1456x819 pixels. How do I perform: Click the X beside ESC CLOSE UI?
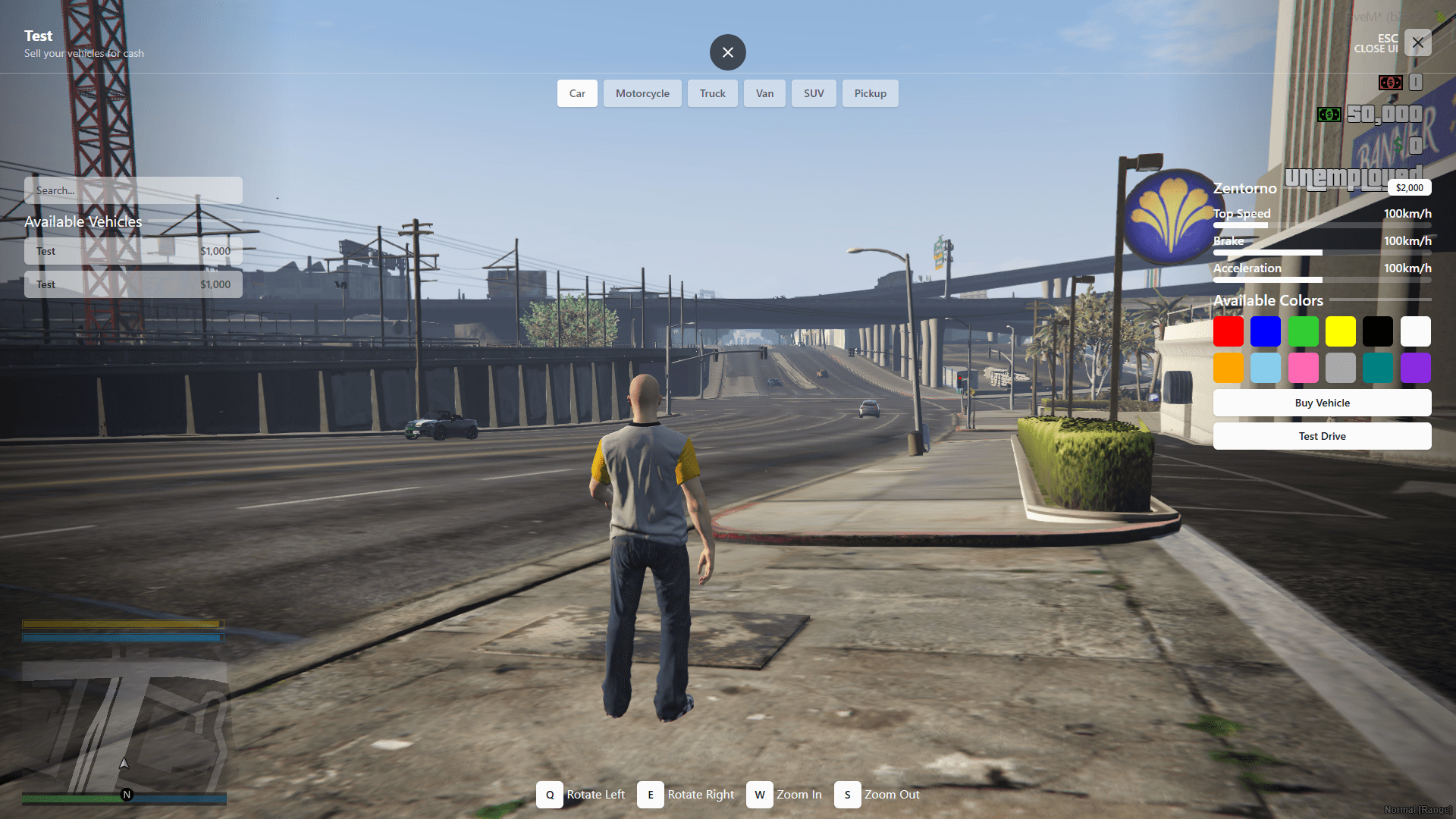click(x=1417, y=42)
